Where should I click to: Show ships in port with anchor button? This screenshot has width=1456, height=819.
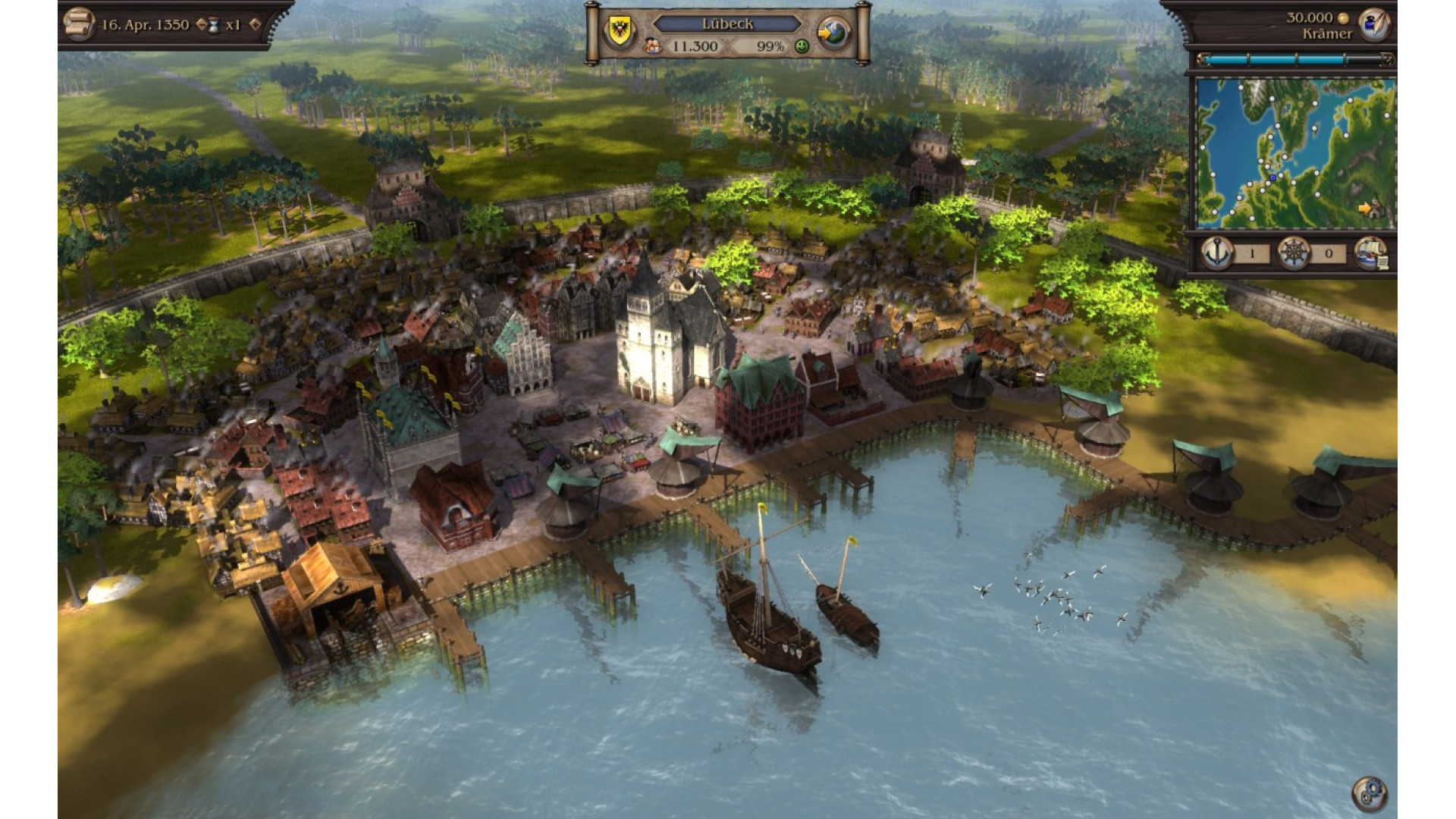tap(1217, 253)
